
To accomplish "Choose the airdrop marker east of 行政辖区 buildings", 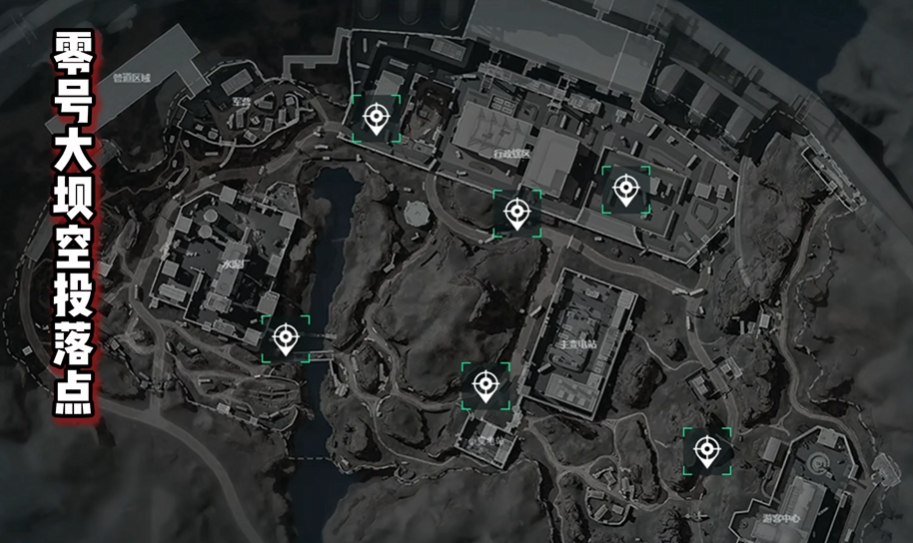I will [x=626, y=189].
